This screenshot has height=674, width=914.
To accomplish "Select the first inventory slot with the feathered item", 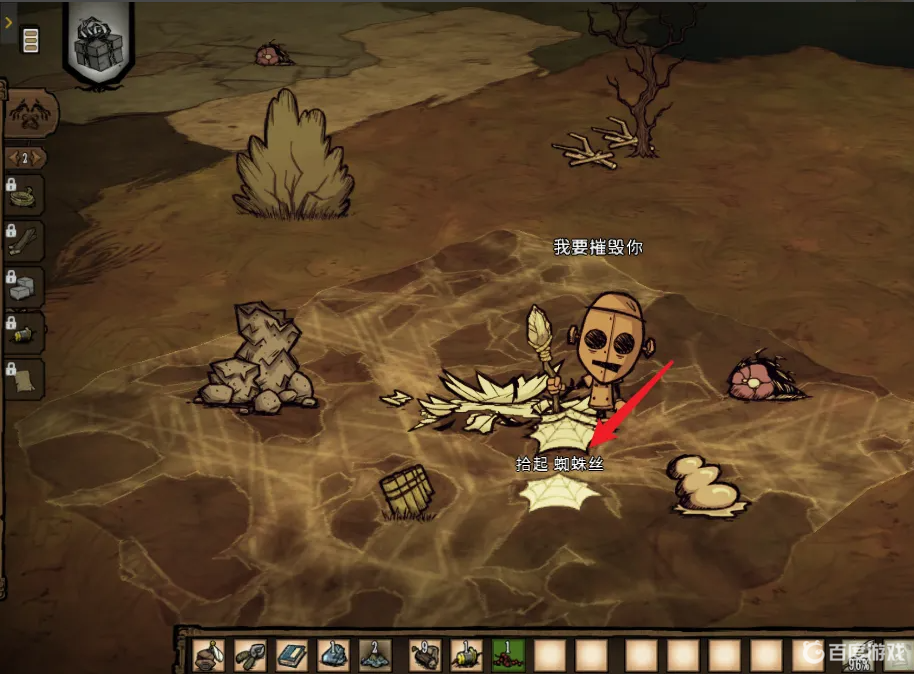I will pos(209,655).
